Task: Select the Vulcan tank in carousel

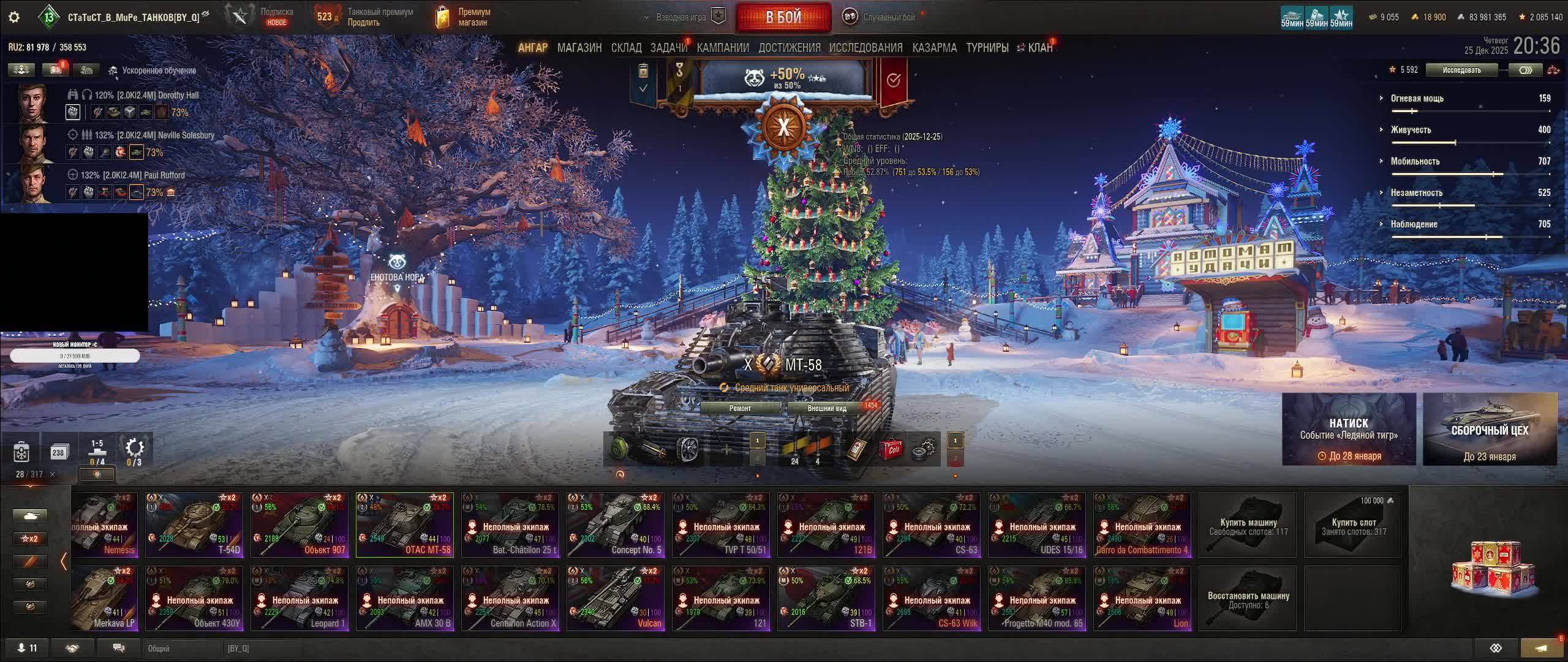Action: click(x=616, y=599)
